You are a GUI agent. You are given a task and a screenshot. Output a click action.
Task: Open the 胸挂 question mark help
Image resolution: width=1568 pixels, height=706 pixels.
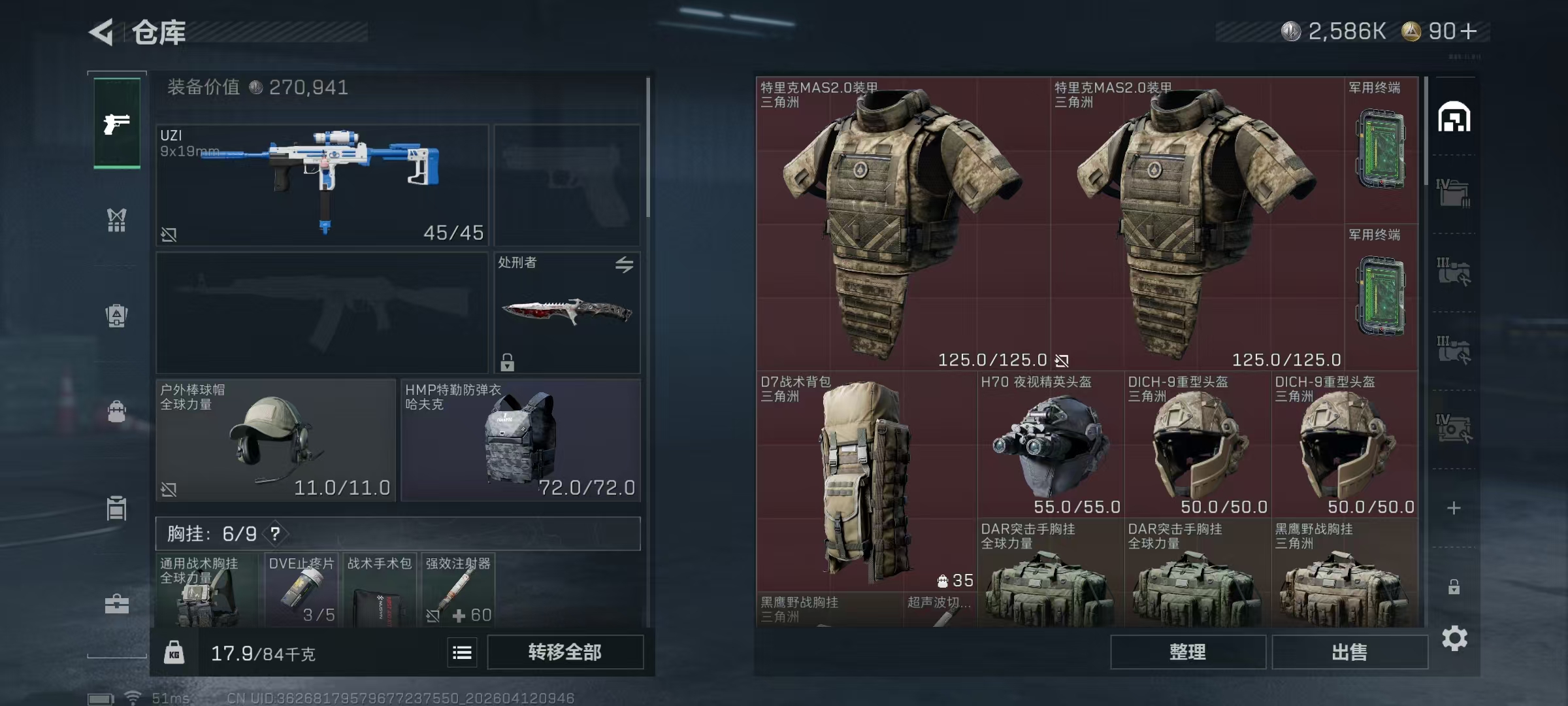pos(276,534)
